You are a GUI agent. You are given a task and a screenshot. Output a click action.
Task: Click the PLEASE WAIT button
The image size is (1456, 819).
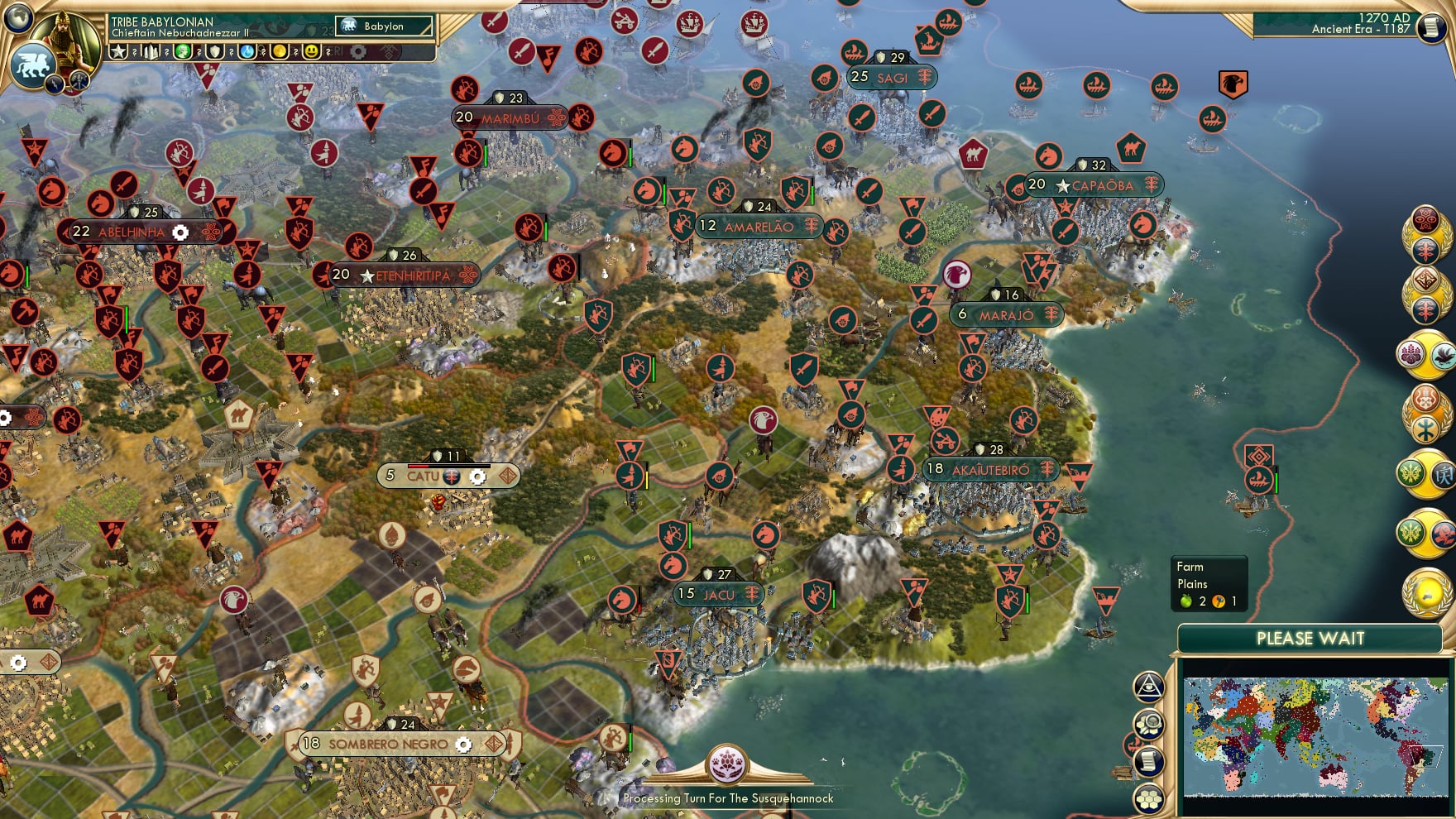[1310, 639]
